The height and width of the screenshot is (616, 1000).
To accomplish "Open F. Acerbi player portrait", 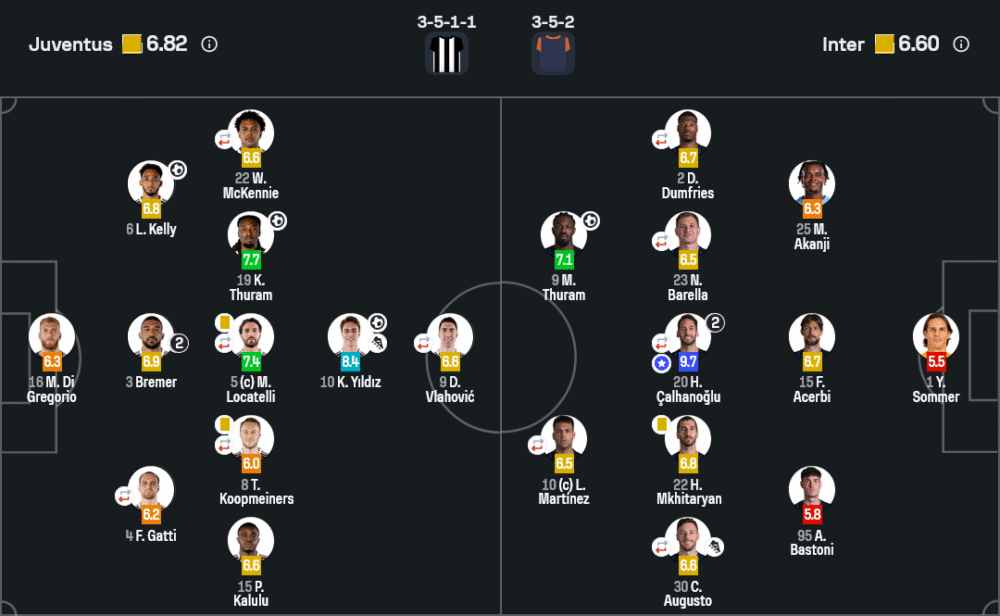I will [812, 337].
